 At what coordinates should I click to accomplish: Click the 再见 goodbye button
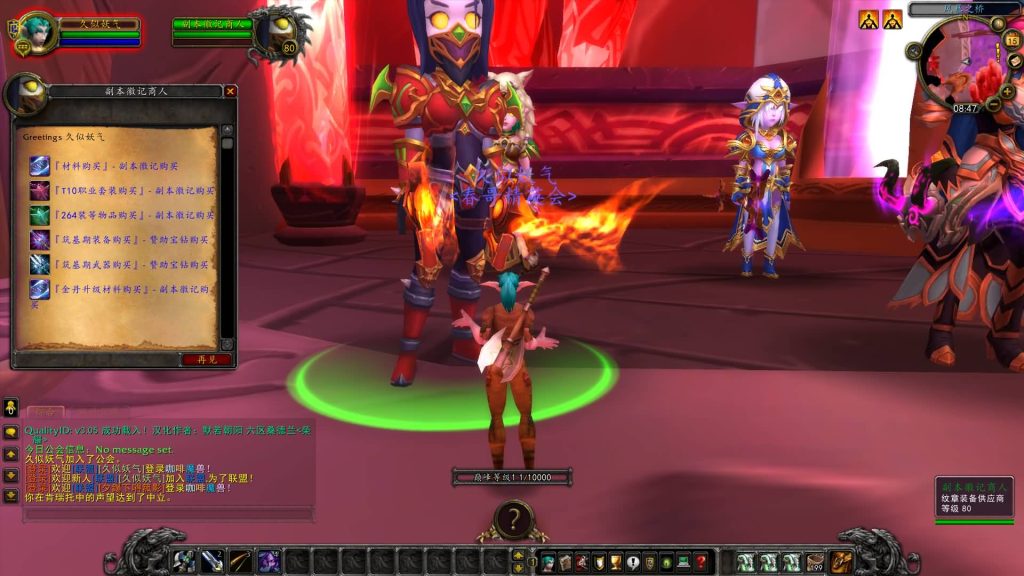coord(206,359)
